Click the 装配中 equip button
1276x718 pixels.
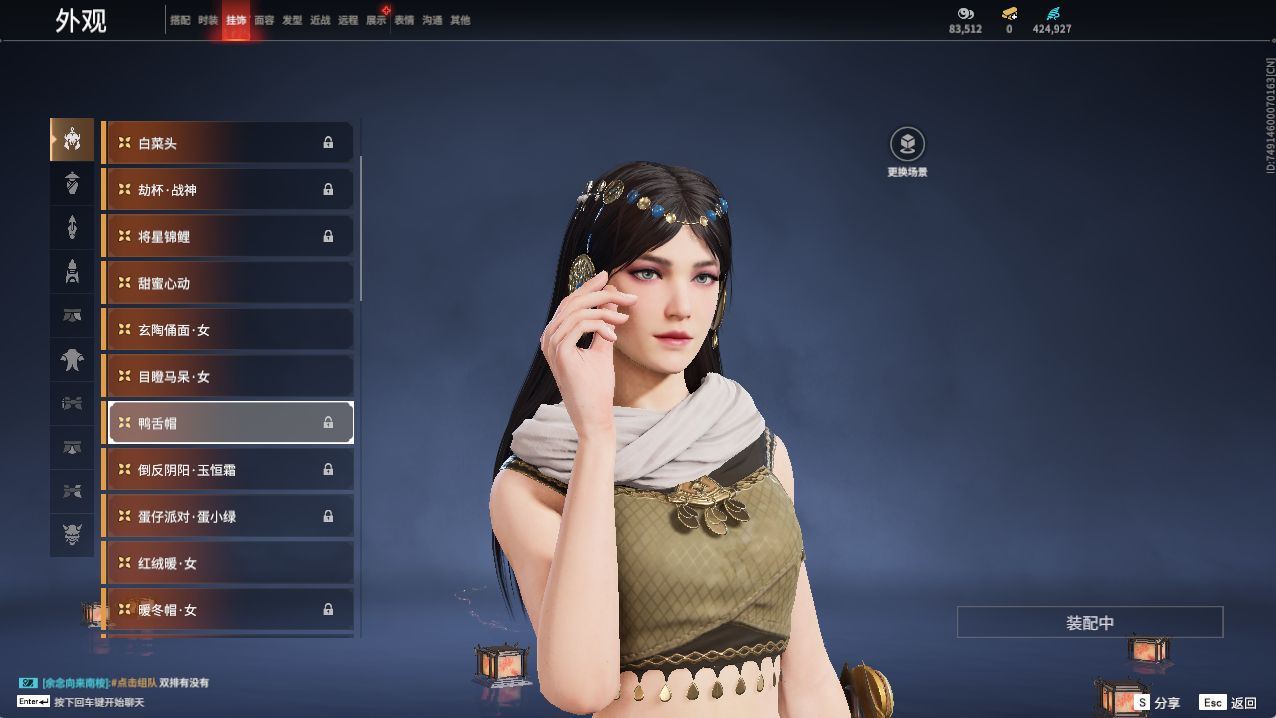coord(1089,622)
